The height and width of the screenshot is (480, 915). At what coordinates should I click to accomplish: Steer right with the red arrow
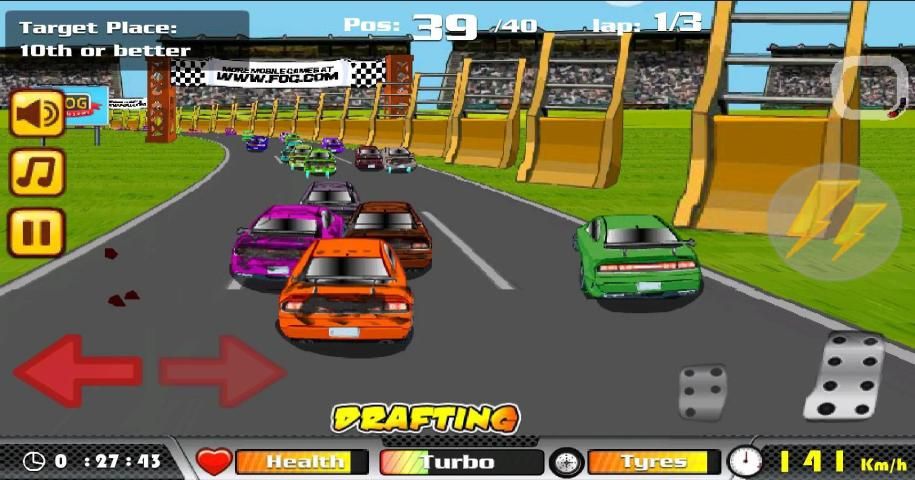pos(223,371)
